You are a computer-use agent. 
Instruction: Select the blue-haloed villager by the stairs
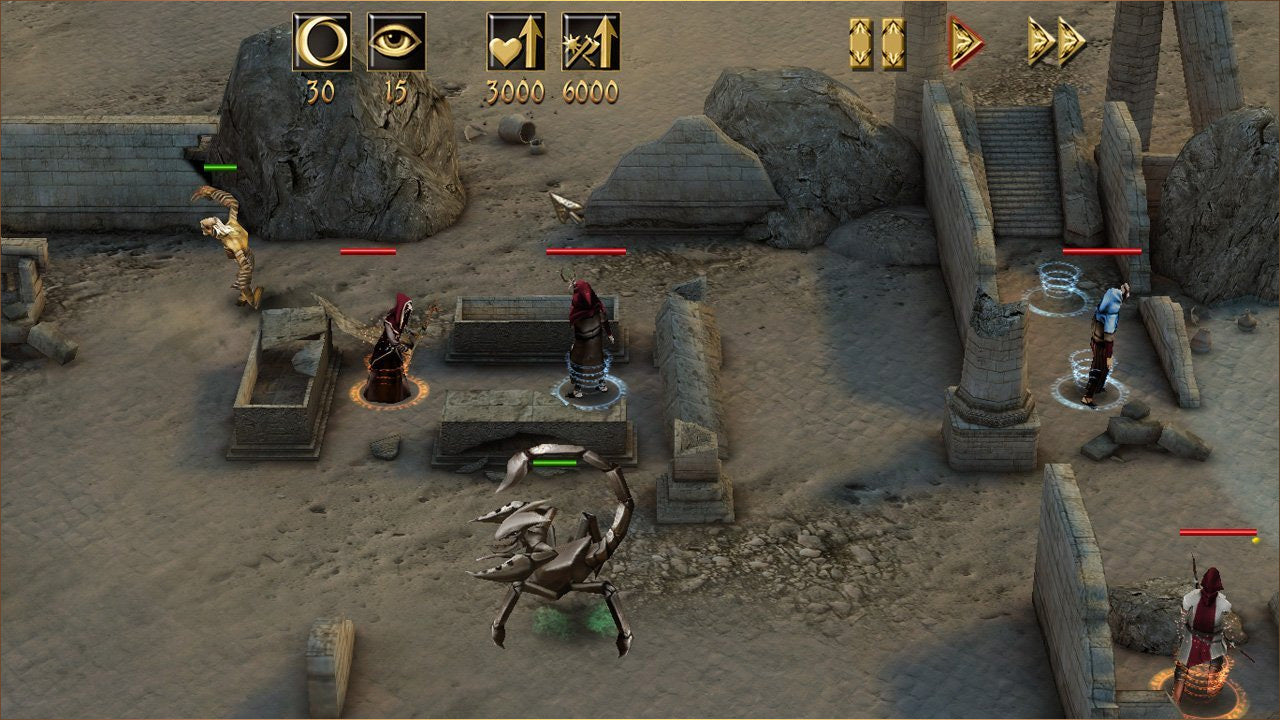1105,330
